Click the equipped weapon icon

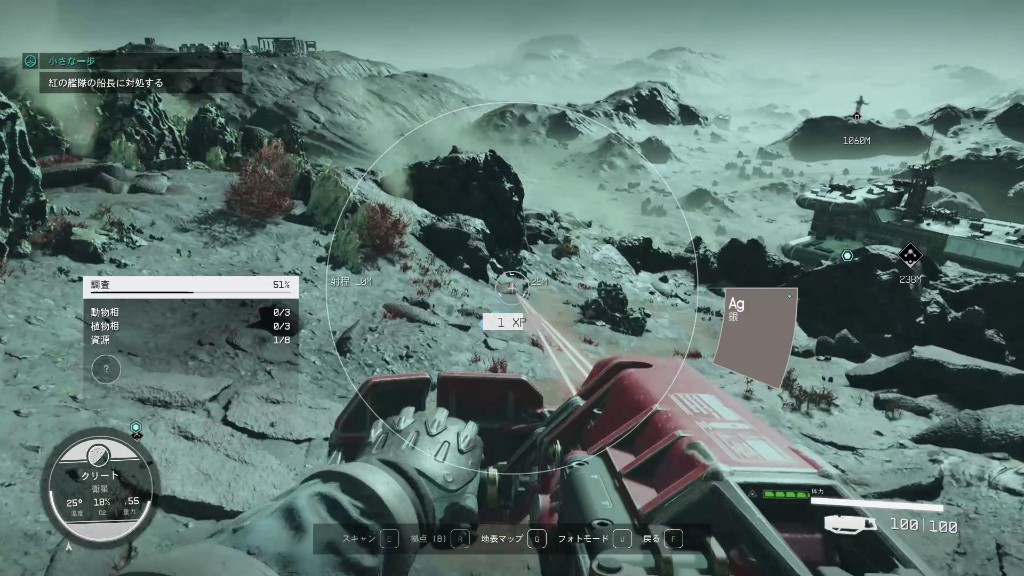coord(850,523)
